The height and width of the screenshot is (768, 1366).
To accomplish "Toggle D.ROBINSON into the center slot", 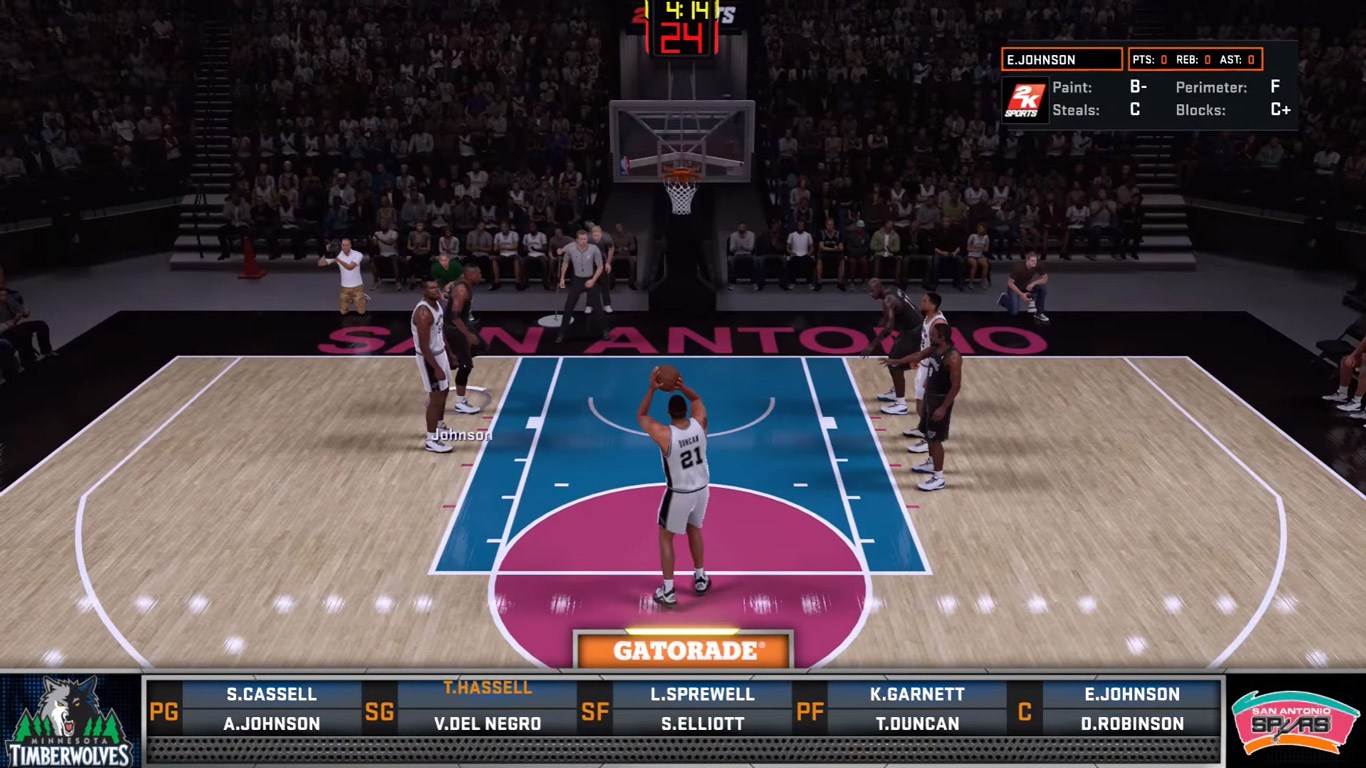I will coord(1131,722).
